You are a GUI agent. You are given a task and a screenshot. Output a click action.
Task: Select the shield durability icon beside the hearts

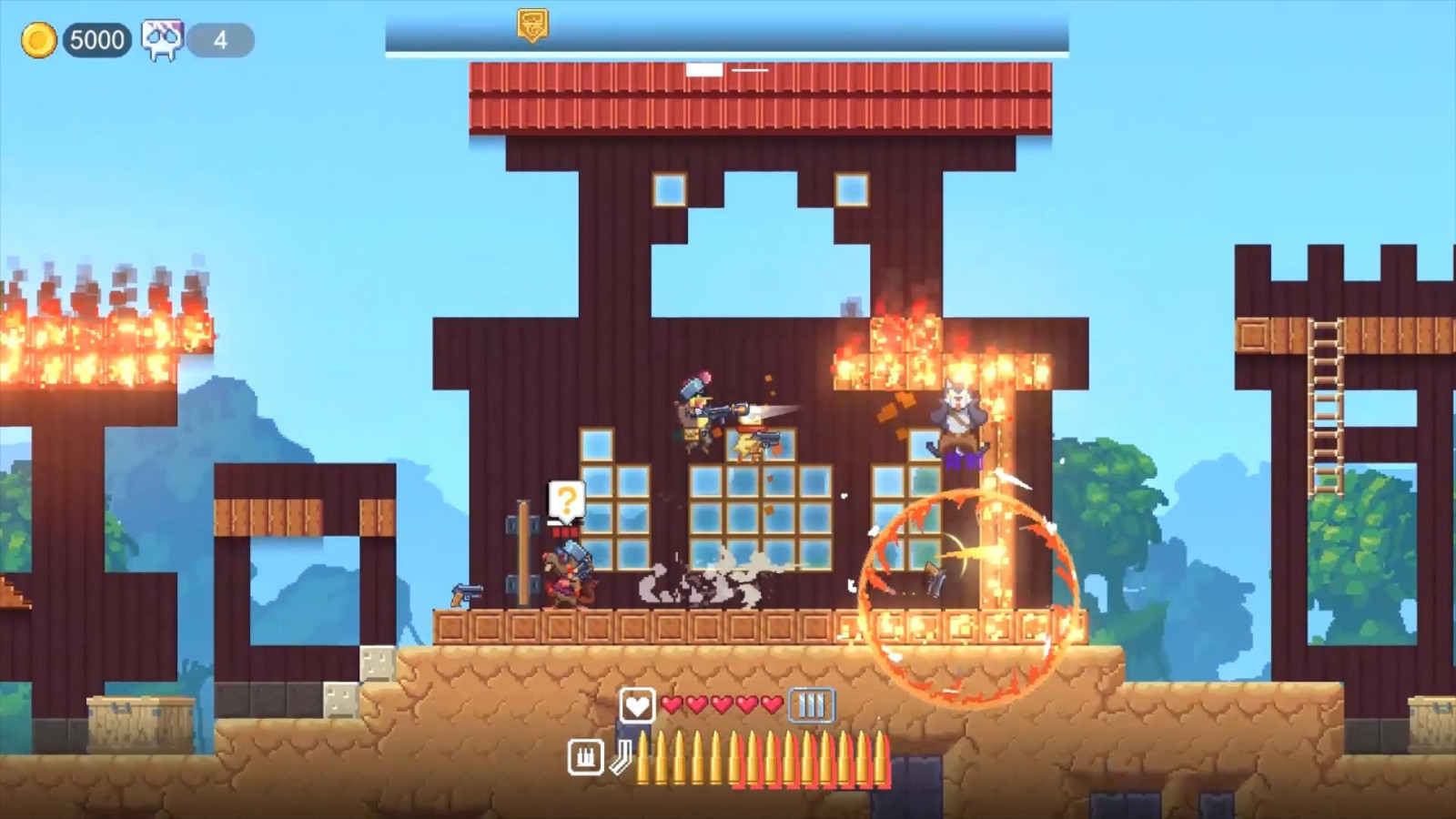[x=813, y=705]
